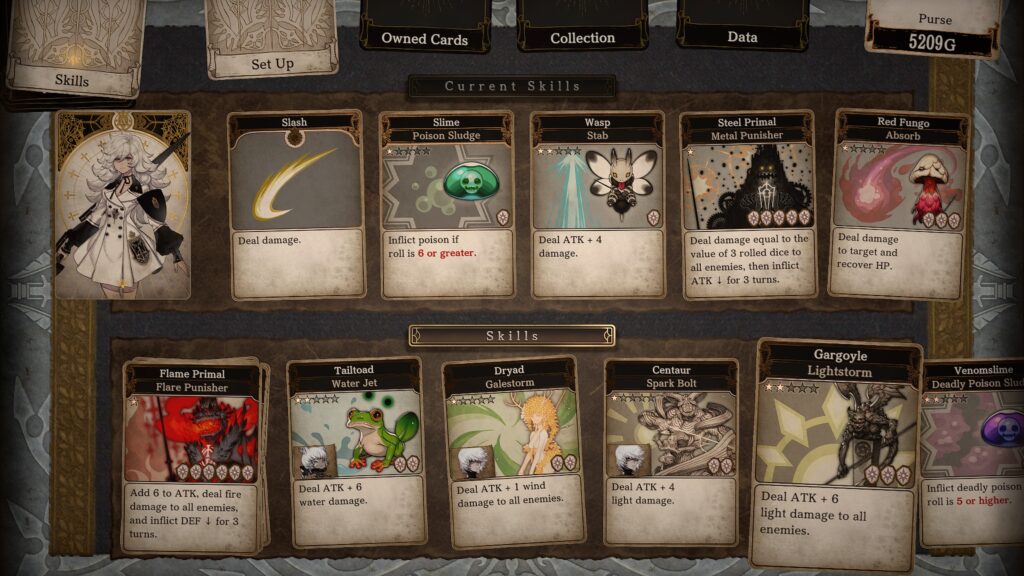
Task: Select the Wasp Stab card
Action: [597, 205]
